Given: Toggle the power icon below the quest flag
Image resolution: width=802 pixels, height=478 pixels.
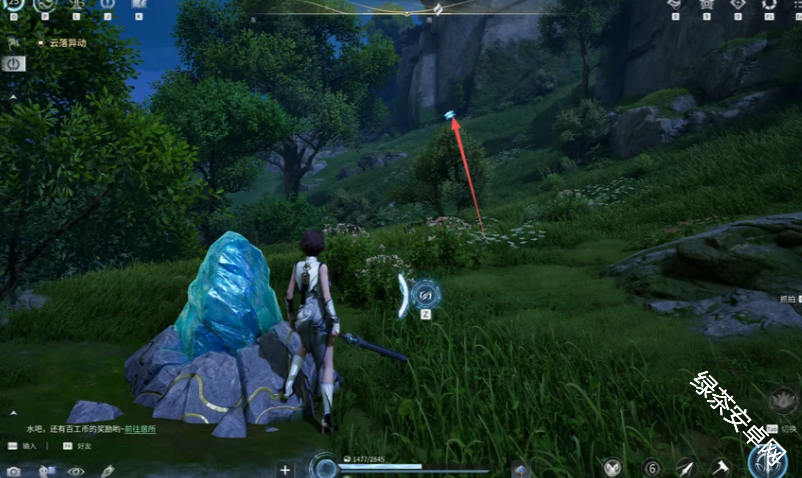Looking at the screenshot, I should pos(14,63).
